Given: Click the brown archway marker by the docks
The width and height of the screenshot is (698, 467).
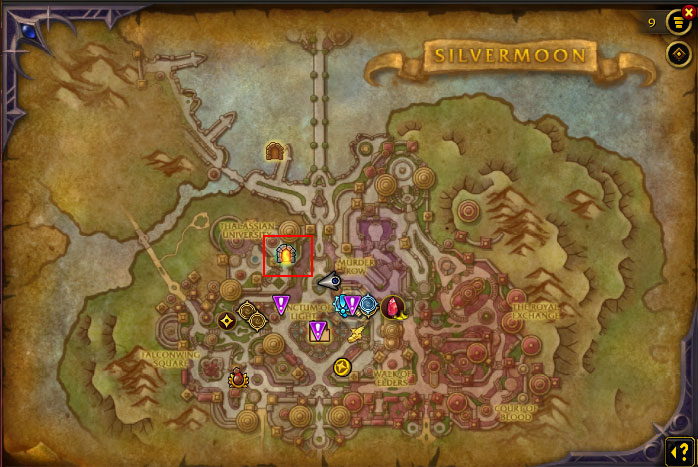Looking at the screenshot, I should (x=276, y=151).
